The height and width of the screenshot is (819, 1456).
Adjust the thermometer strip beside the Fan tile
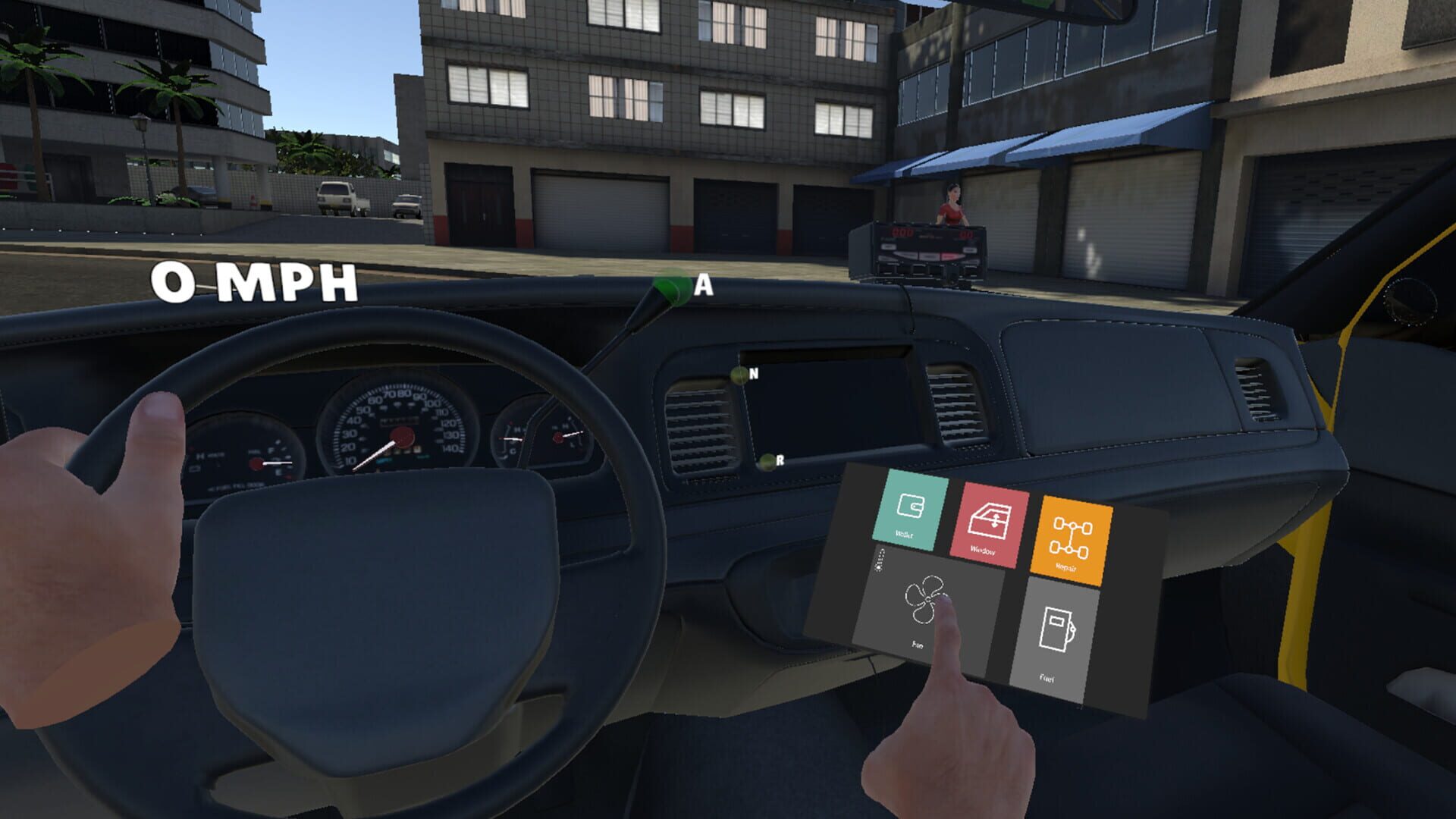pyautogui.click(x=880, y=559)
